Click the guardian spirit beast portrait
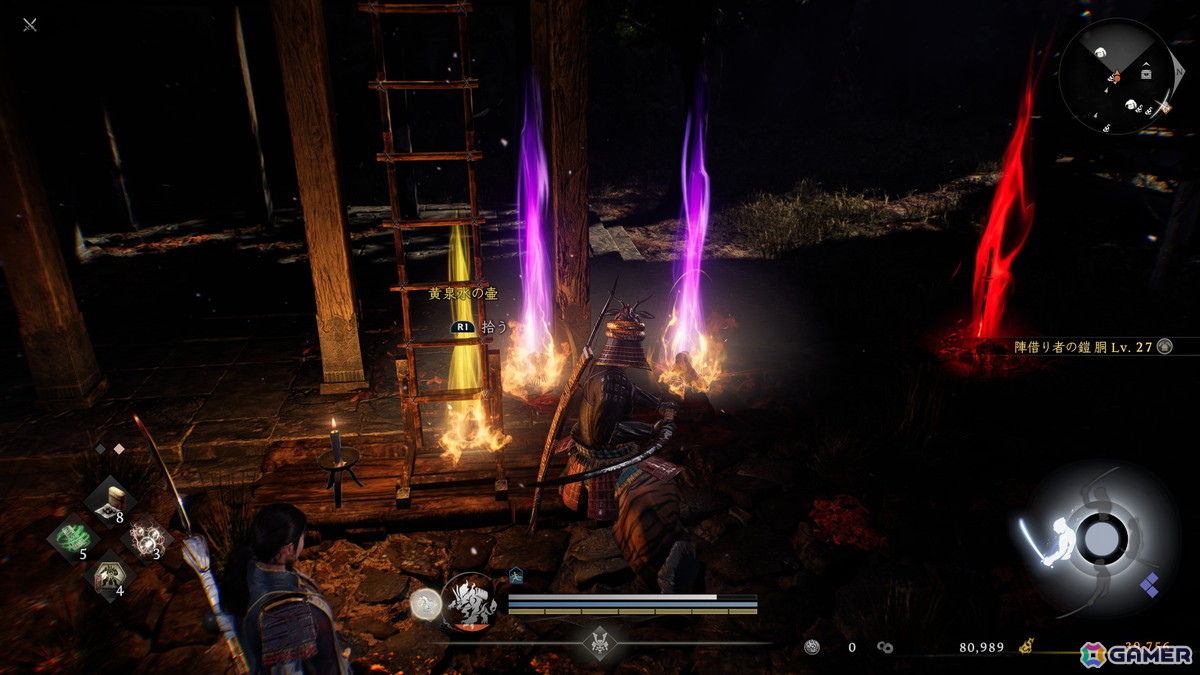Image resolution: width=1200 pixels, height=675 pixels. coord(469,602)
